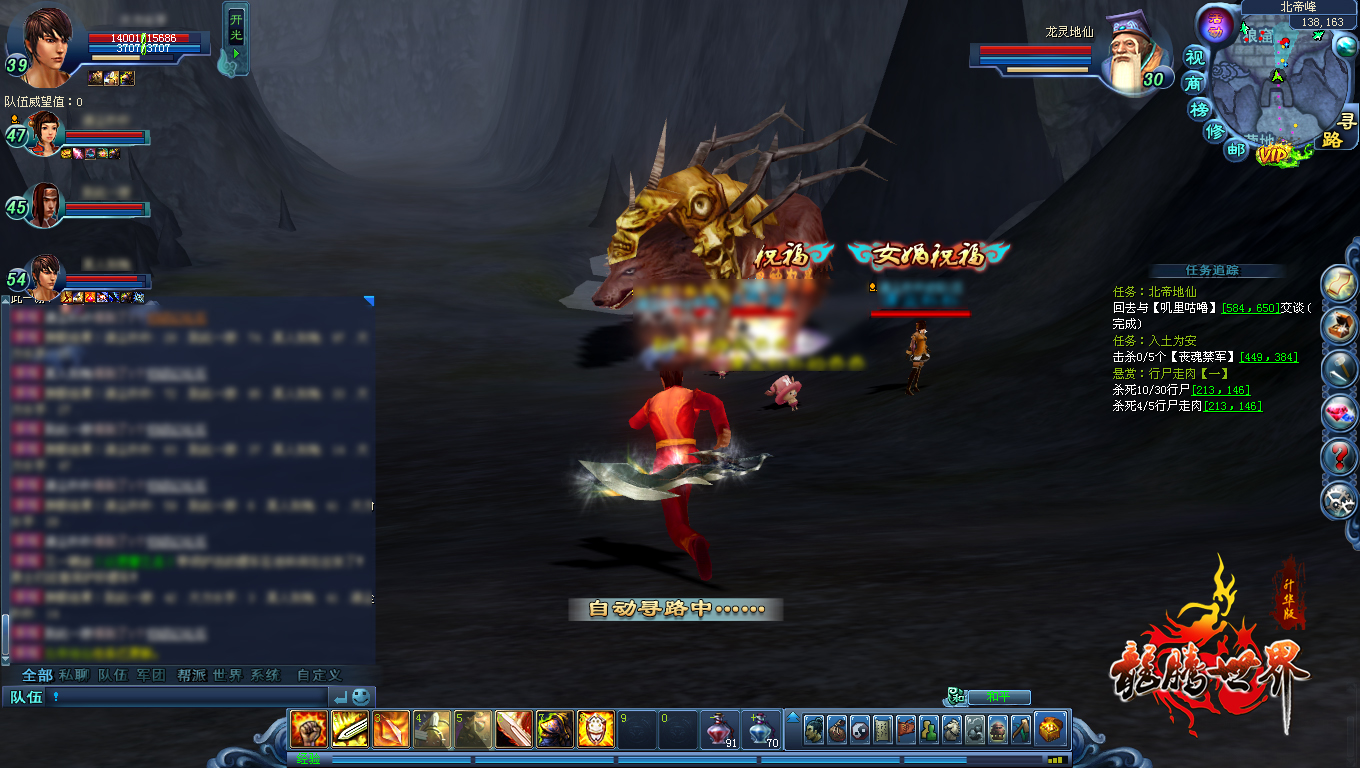The width and height of the screenshot is (1360, 768).
Task: Click the 北帝地仙 quest coordinates link
Action: click(1250, 308)
